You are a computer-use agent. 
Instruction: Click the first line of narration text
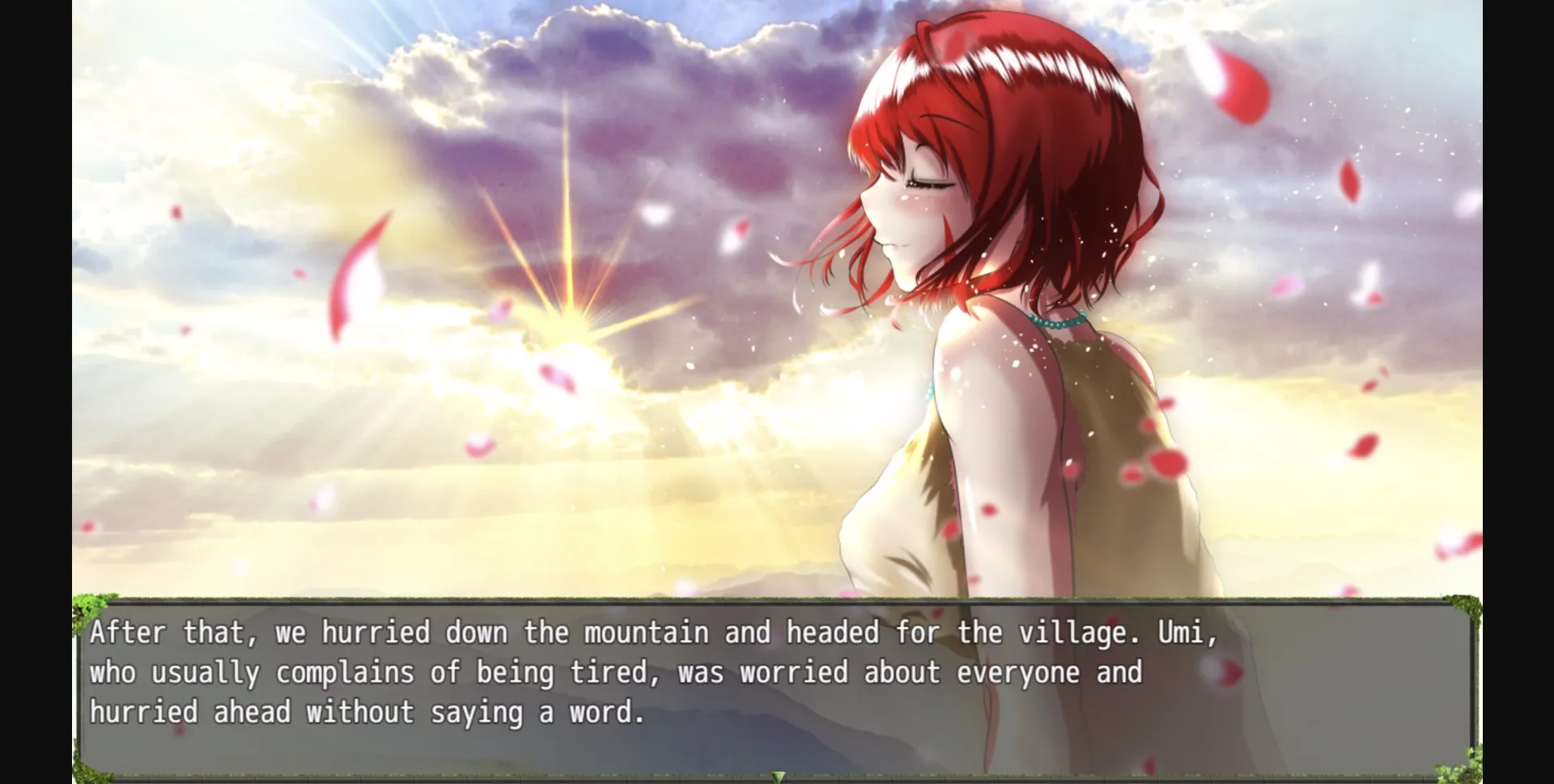click(x=615, y=634)
